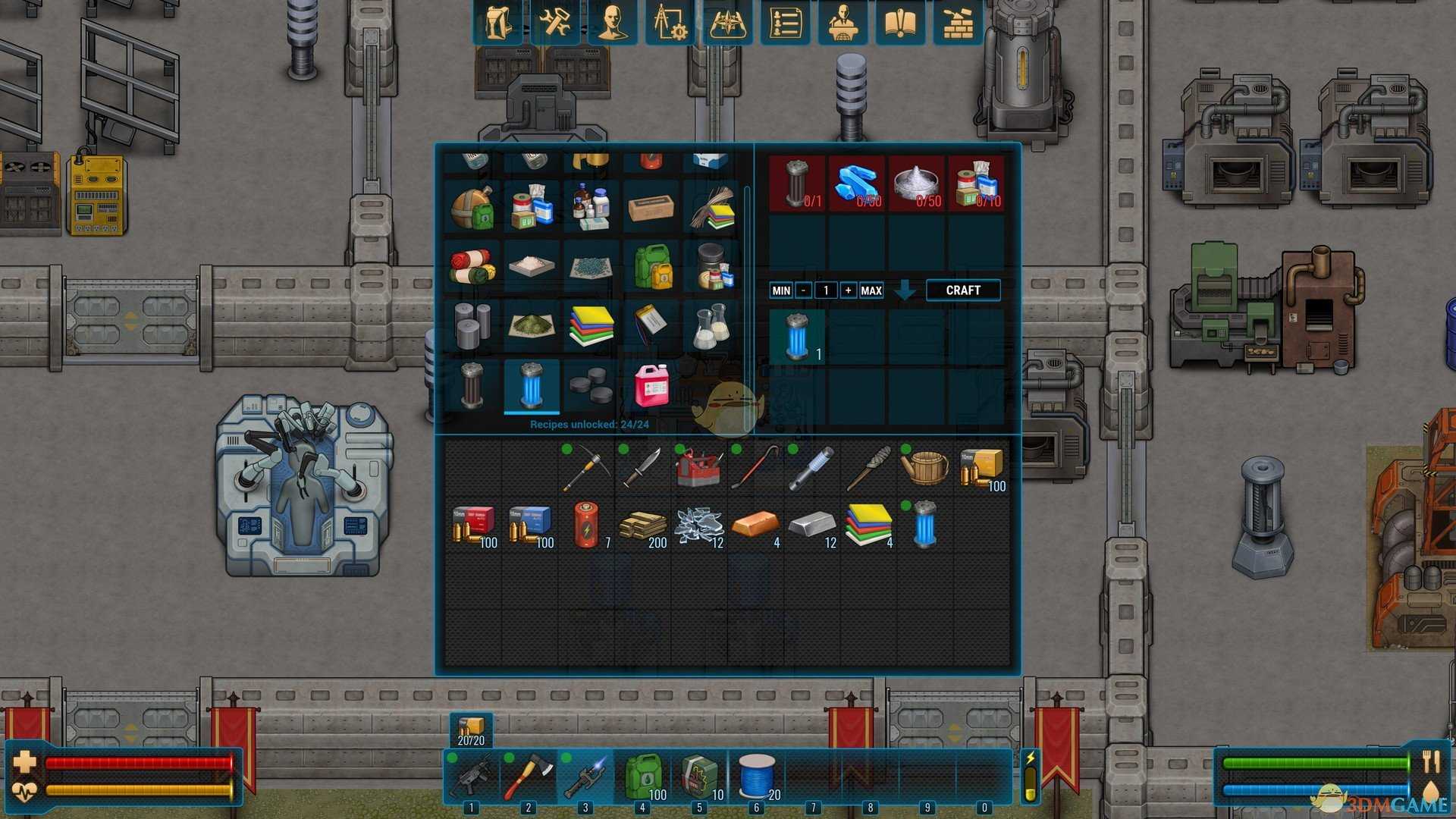The height and width of the screenshot is (819, 1456).
Task: Select the blue wire spool hotbar slot
Action: (x=756, y=777)
